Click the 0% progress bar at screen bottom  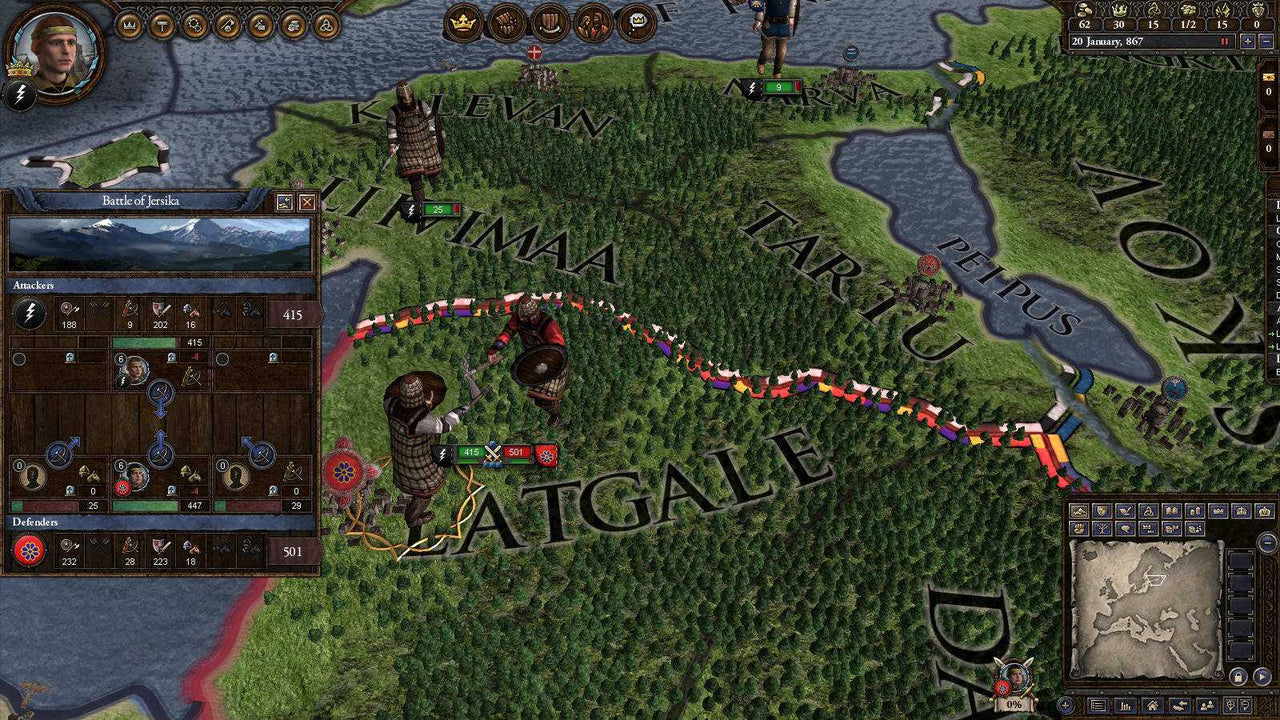(x=1015, y=706)
